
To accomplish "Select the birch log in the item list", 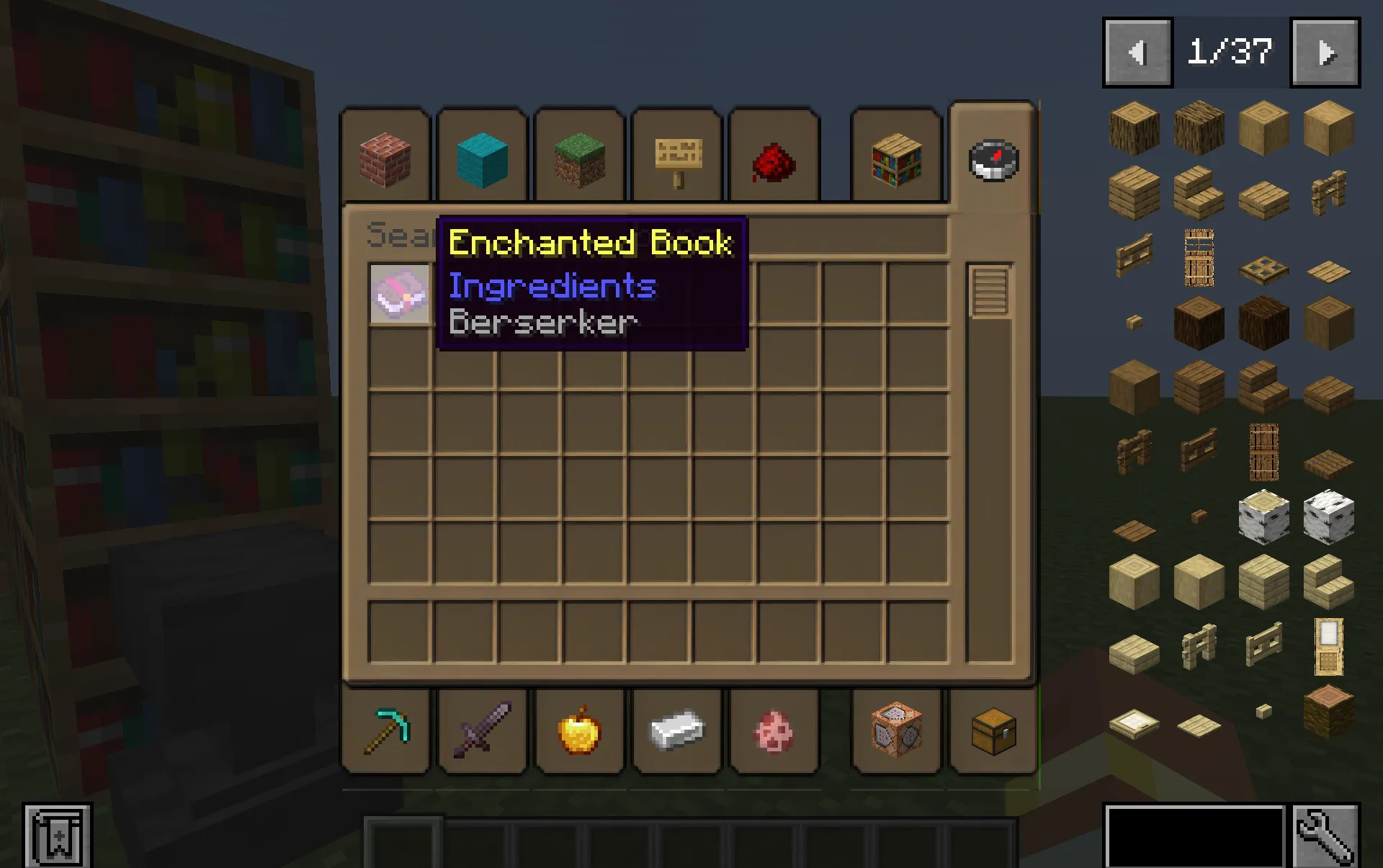I will 1263,517.
